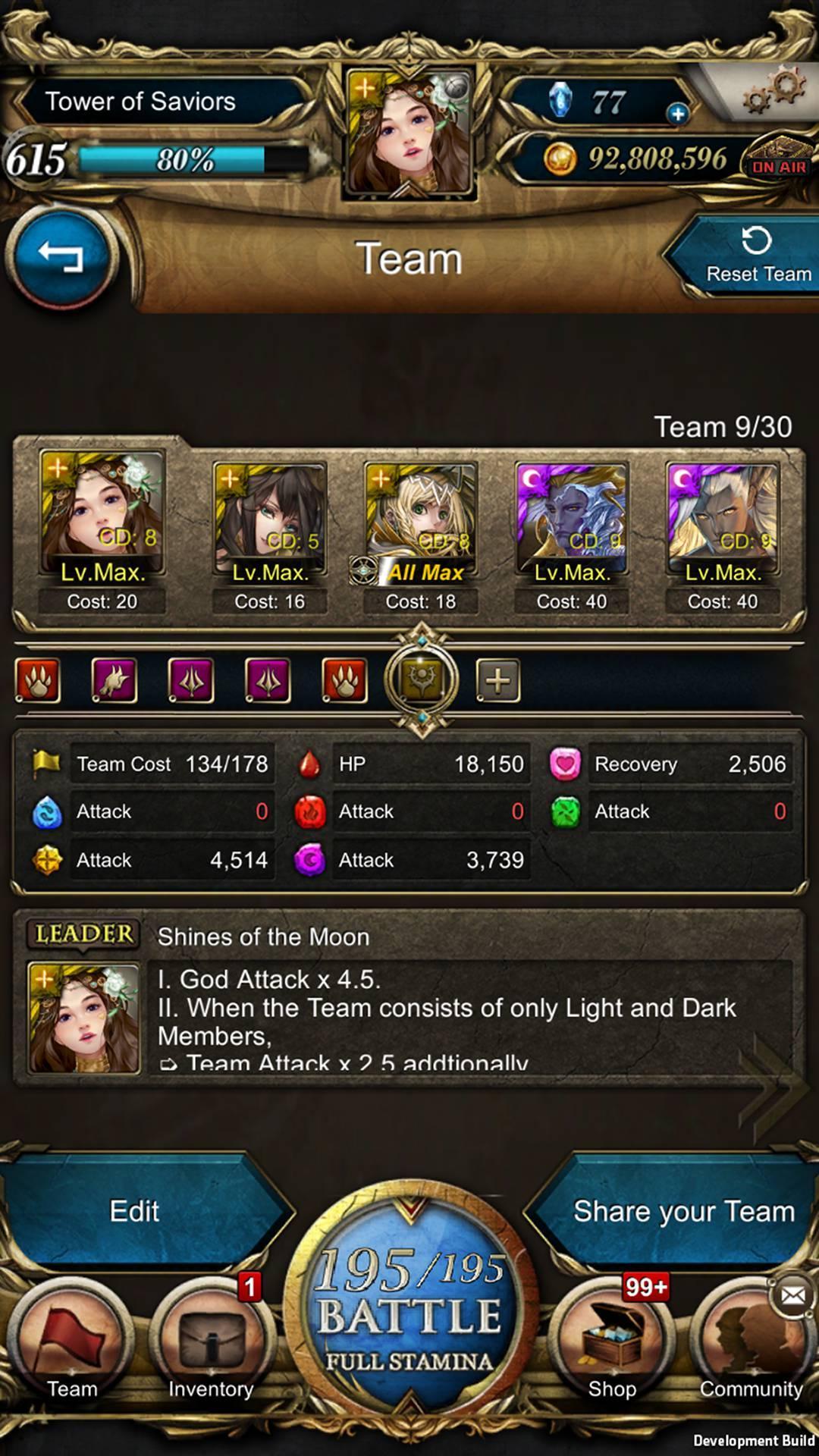The width and height of the screenshot is (819, 1456).
Task: Go back with the blue arrow button
Action: coord(61,256)
